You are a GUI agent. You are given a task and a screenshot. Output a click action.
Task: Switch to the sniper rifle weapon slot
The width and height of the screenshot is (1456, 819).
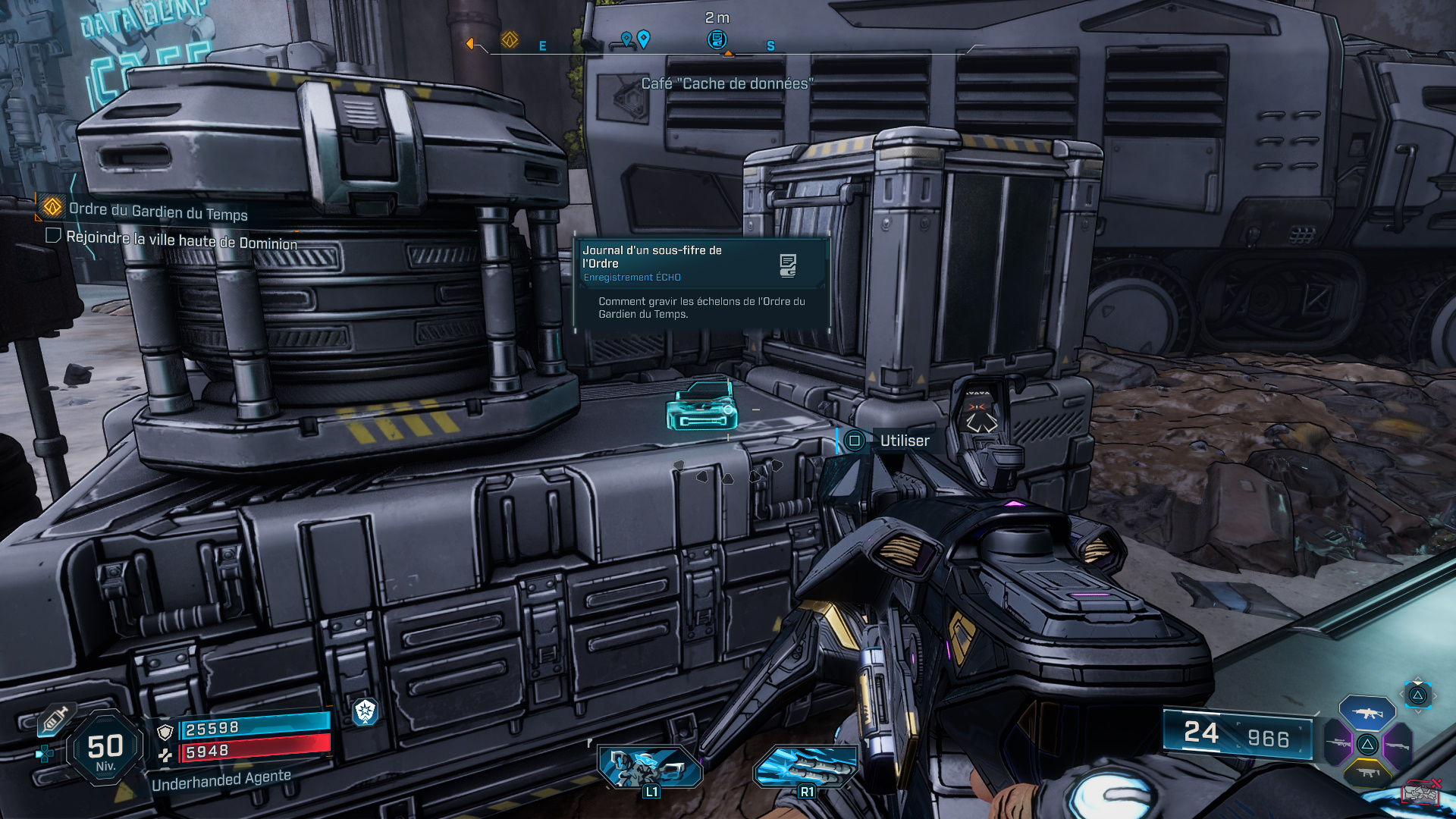point(1338,742)
